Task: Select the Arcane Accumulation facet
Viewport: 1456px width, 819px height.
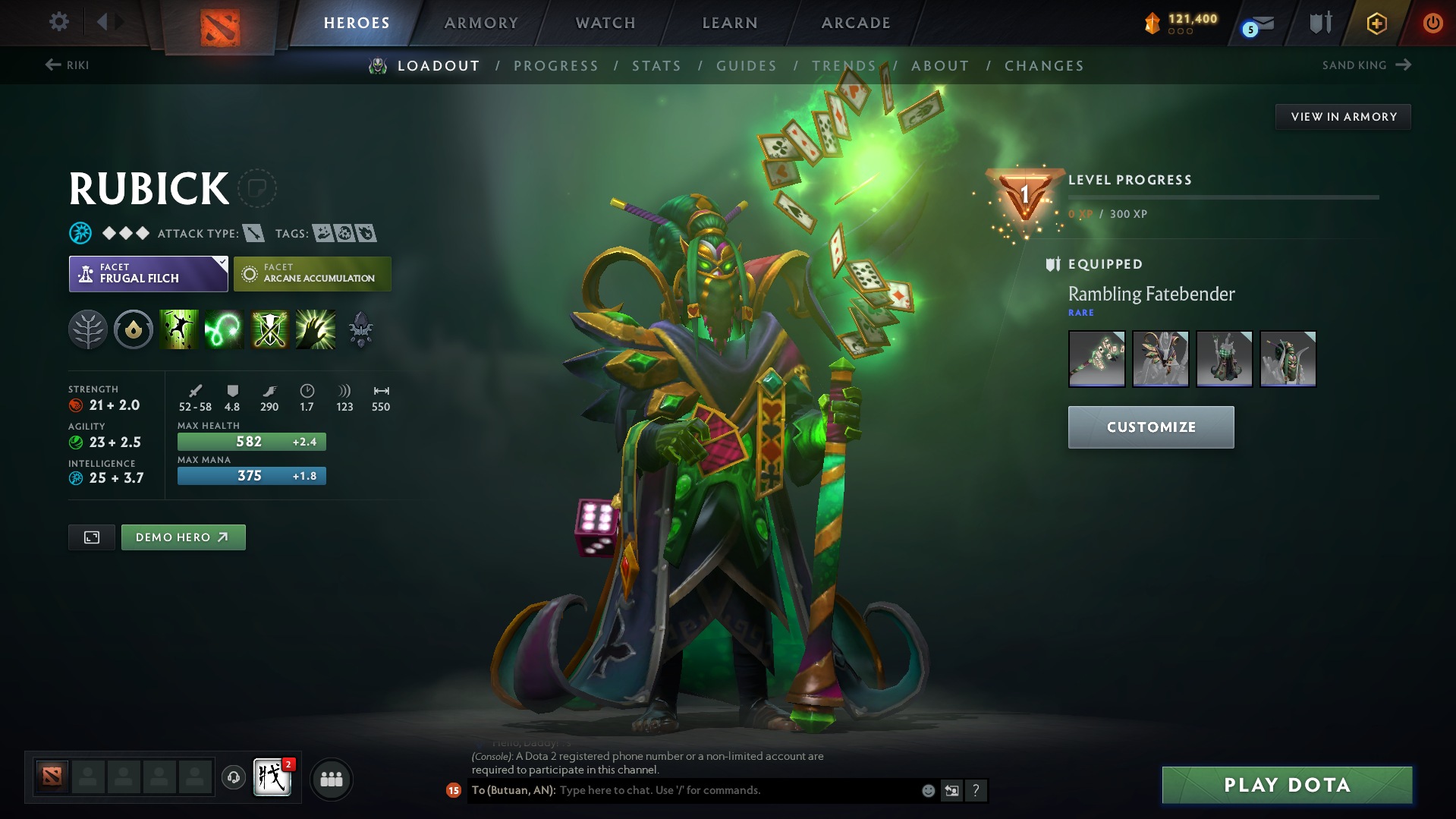Action: [x=312, y=273]
